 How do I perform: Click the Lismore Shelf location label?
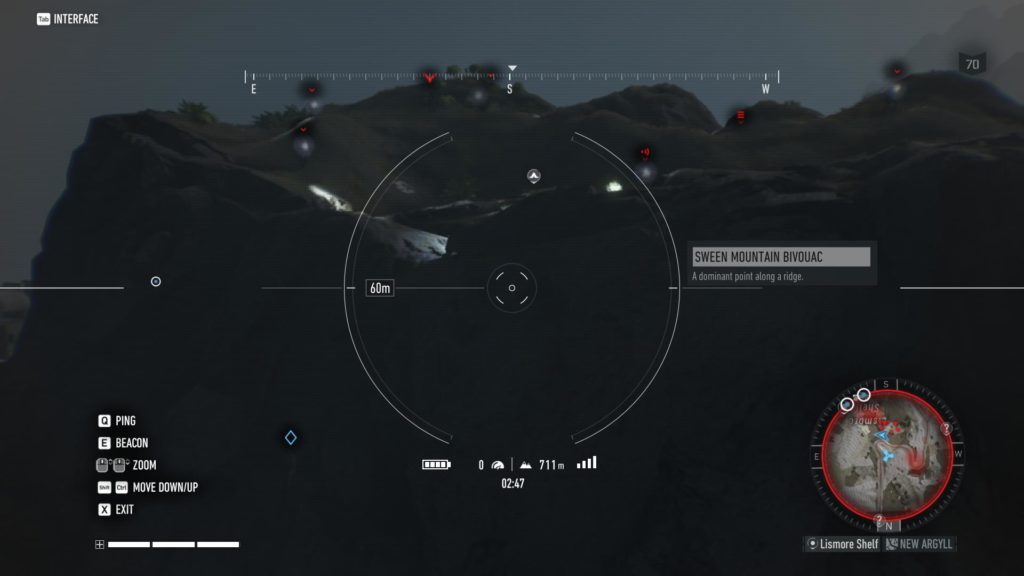click(845, 544)
